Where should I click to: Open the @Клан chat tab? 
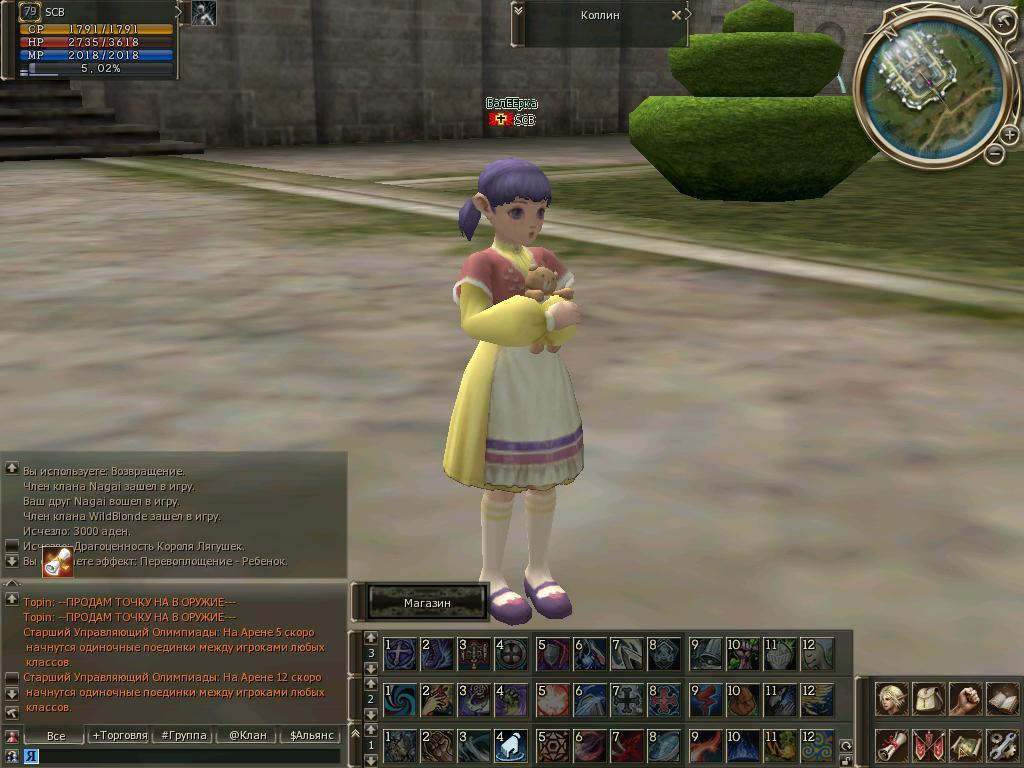click(247, 735)
